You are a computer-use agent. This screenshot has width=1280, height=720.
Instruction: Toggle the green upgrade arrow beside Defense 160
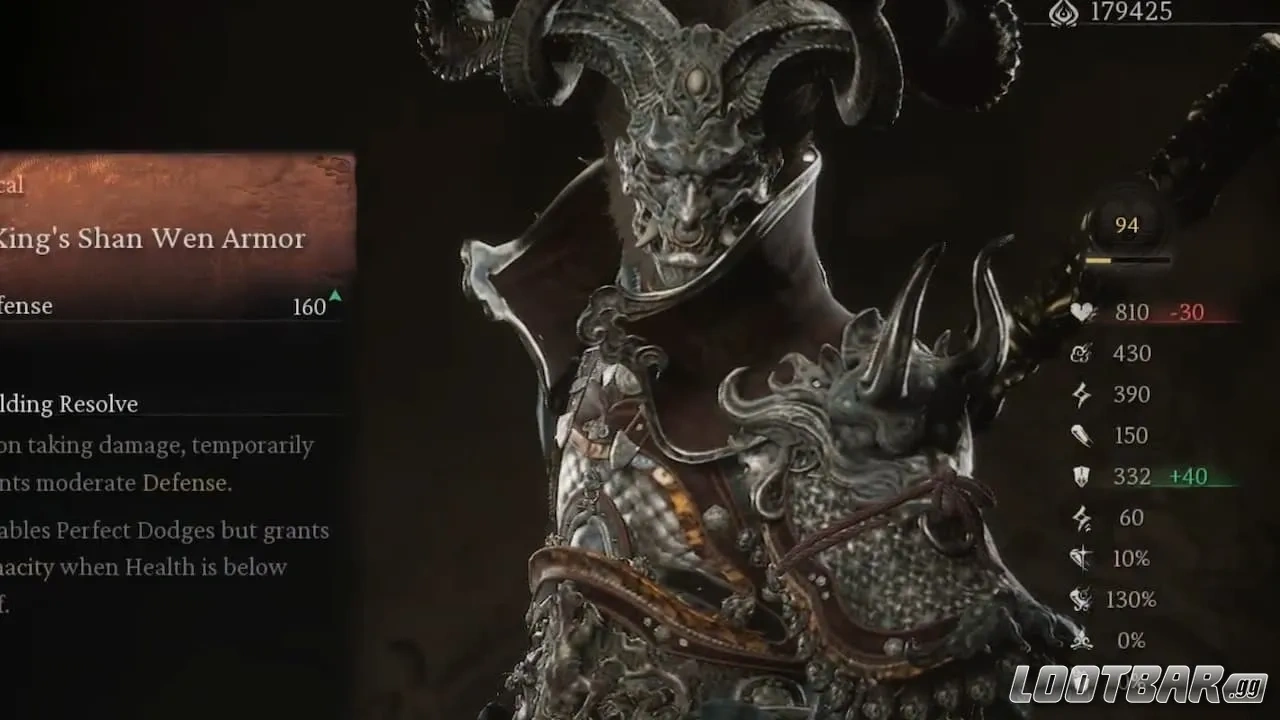pyautogui.click(x=335, y=296)
